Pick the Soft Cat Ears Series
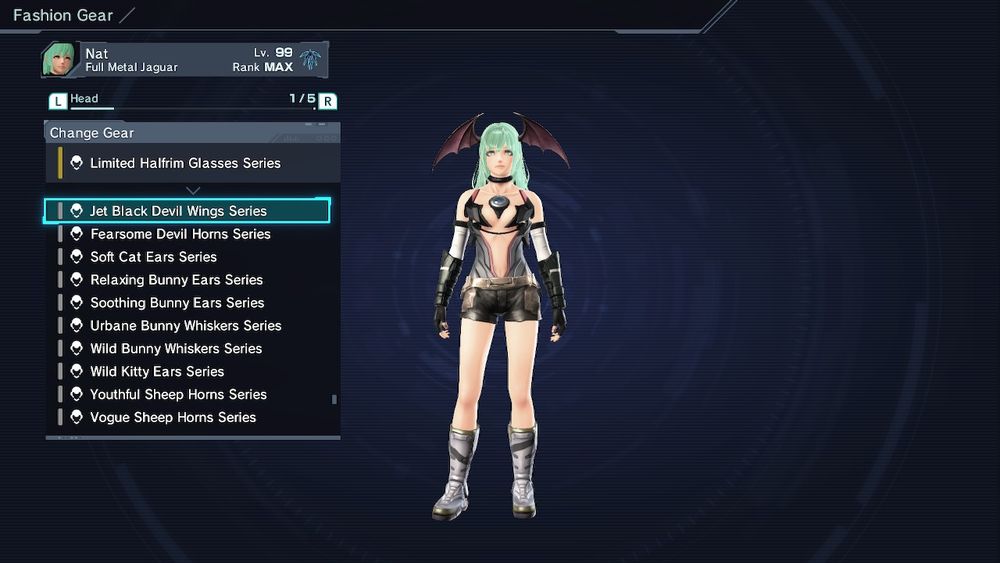The image size is (1000, 563). 153,257
